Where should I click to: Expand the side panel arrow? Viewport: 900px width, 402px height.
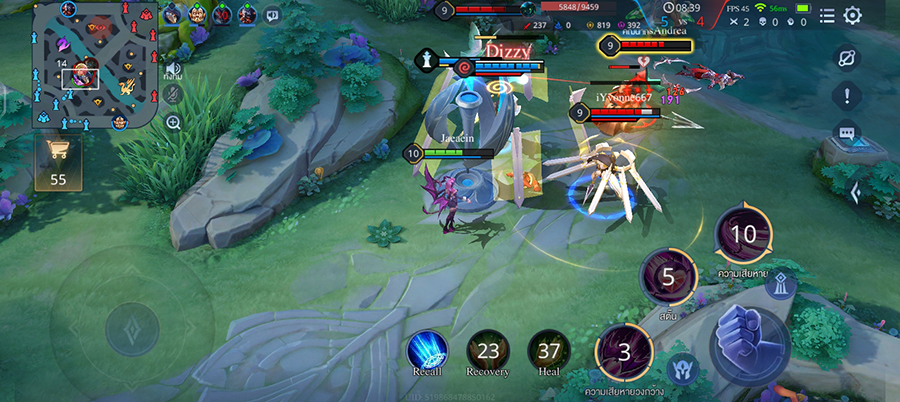click(x=855, y=193)
